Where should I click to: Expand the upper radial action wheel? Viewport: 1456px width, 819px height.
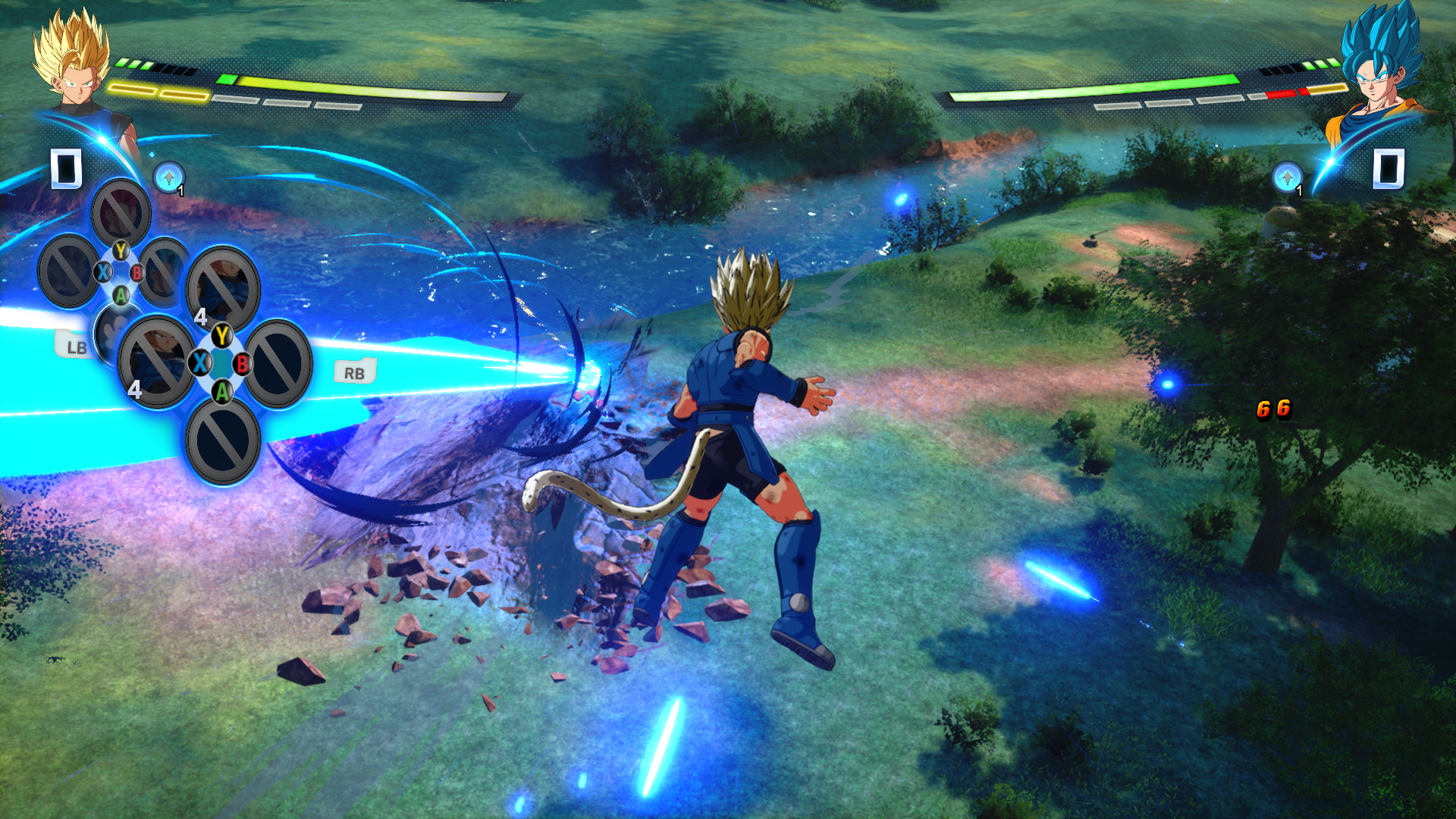pos(120,275)
